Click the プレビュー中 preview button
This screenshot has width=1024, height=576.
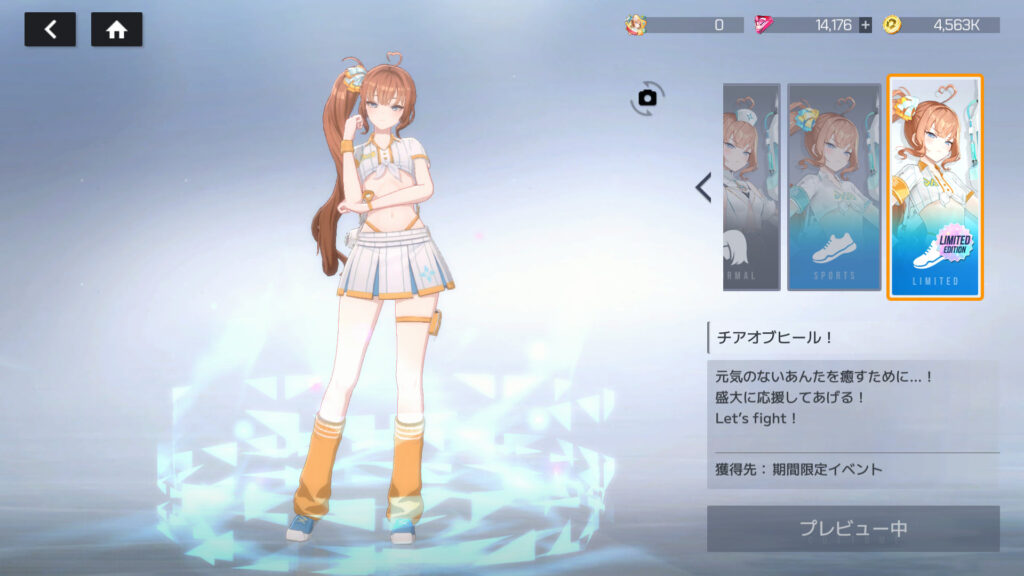click(853, 528)
